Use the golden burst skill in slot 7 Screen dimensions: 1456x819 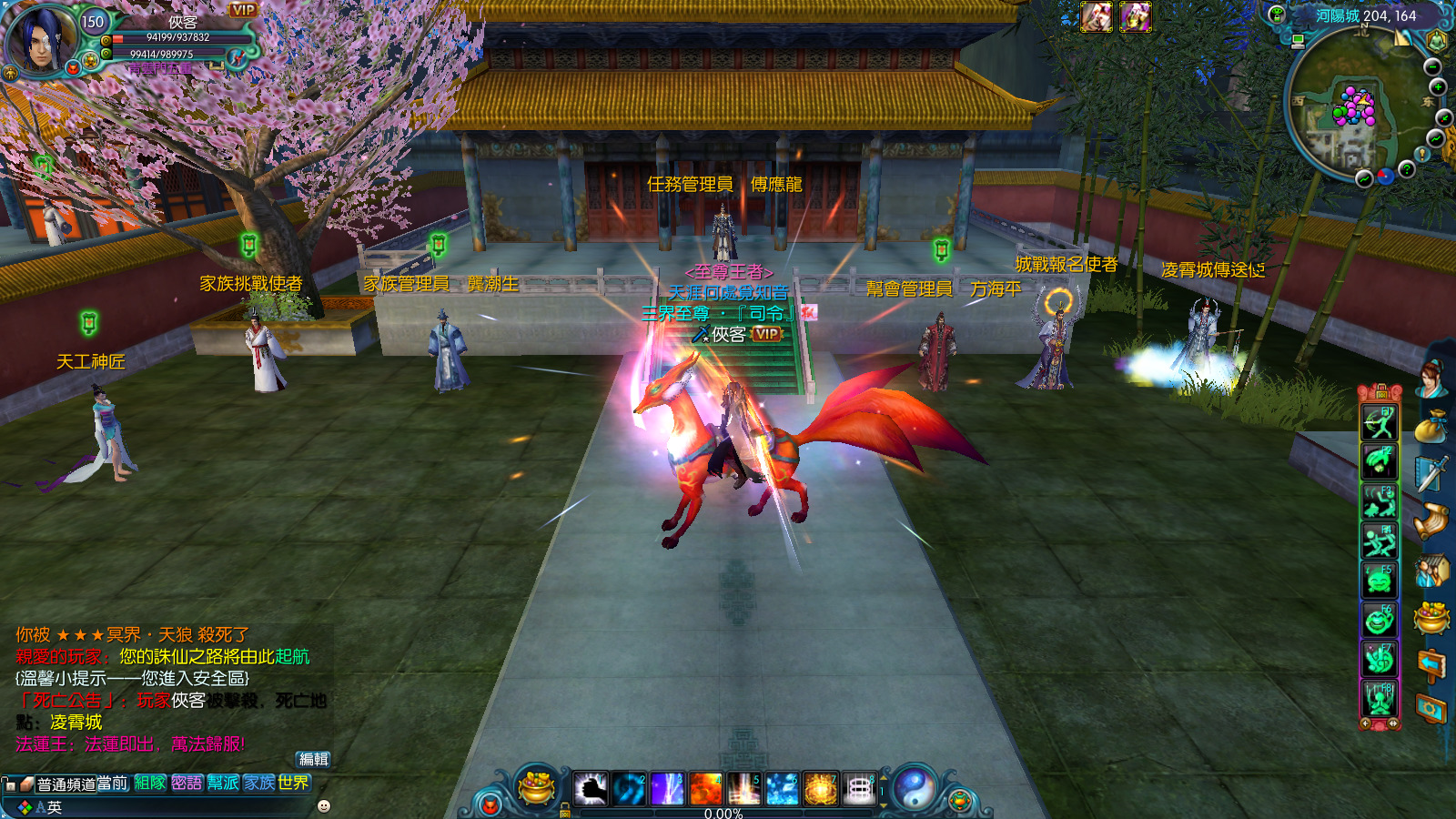[820, 788]
